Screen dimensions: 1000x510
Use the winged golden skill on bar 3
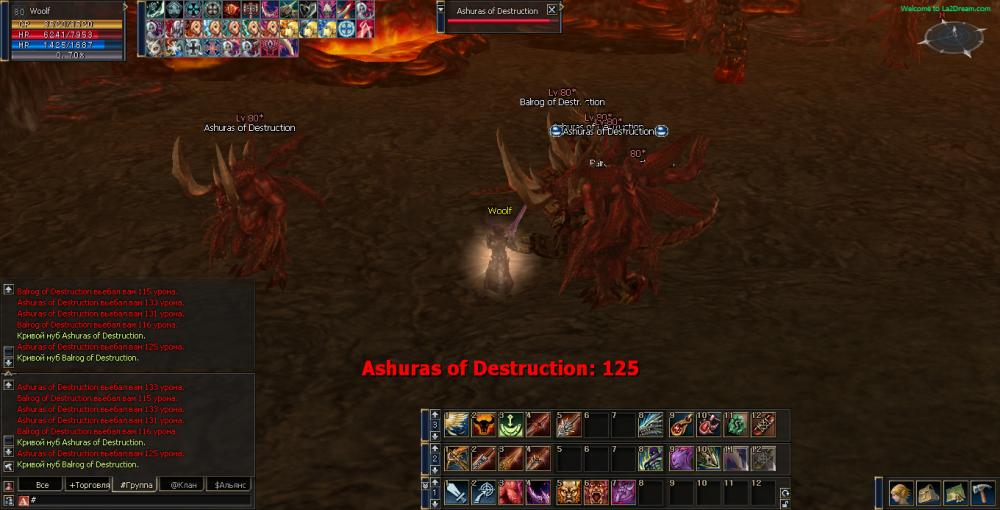pos(457,423)
